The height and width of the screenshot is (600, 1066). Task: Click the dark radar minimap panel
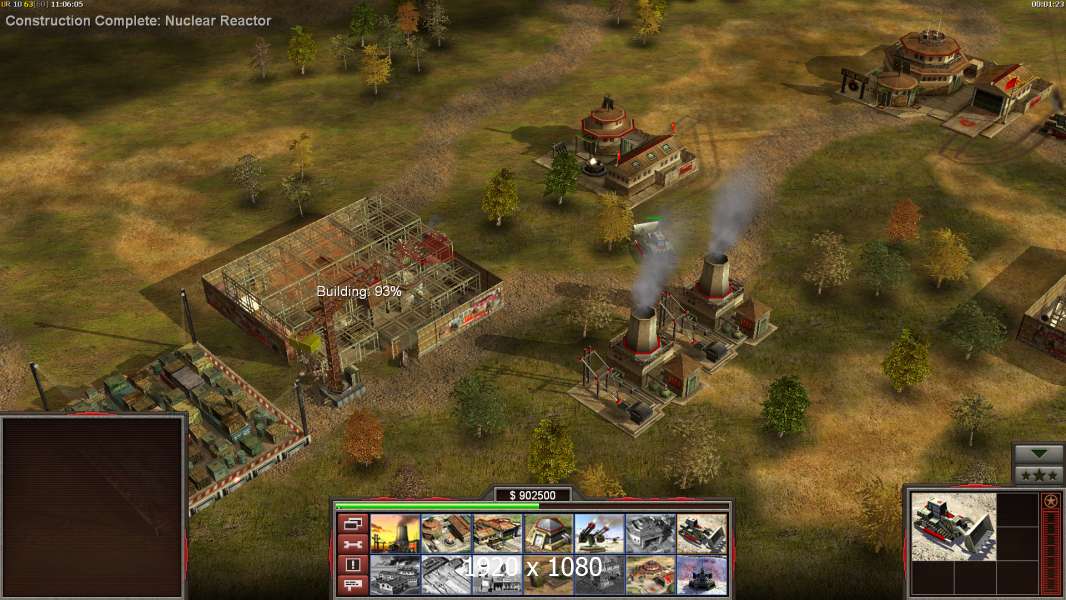pyautogui.click(x=94, y=506)
